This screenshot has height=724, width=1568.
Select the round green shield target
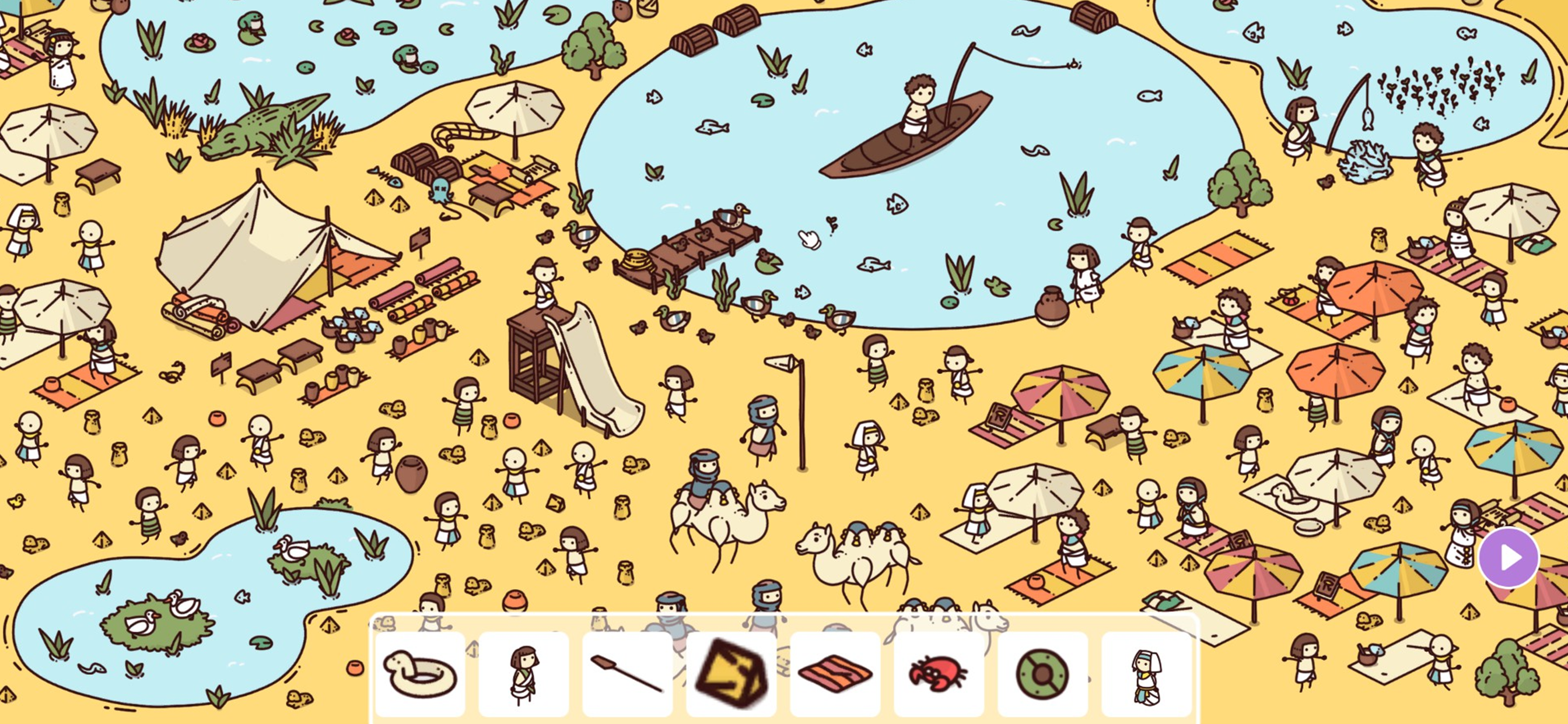point(1042,673)
